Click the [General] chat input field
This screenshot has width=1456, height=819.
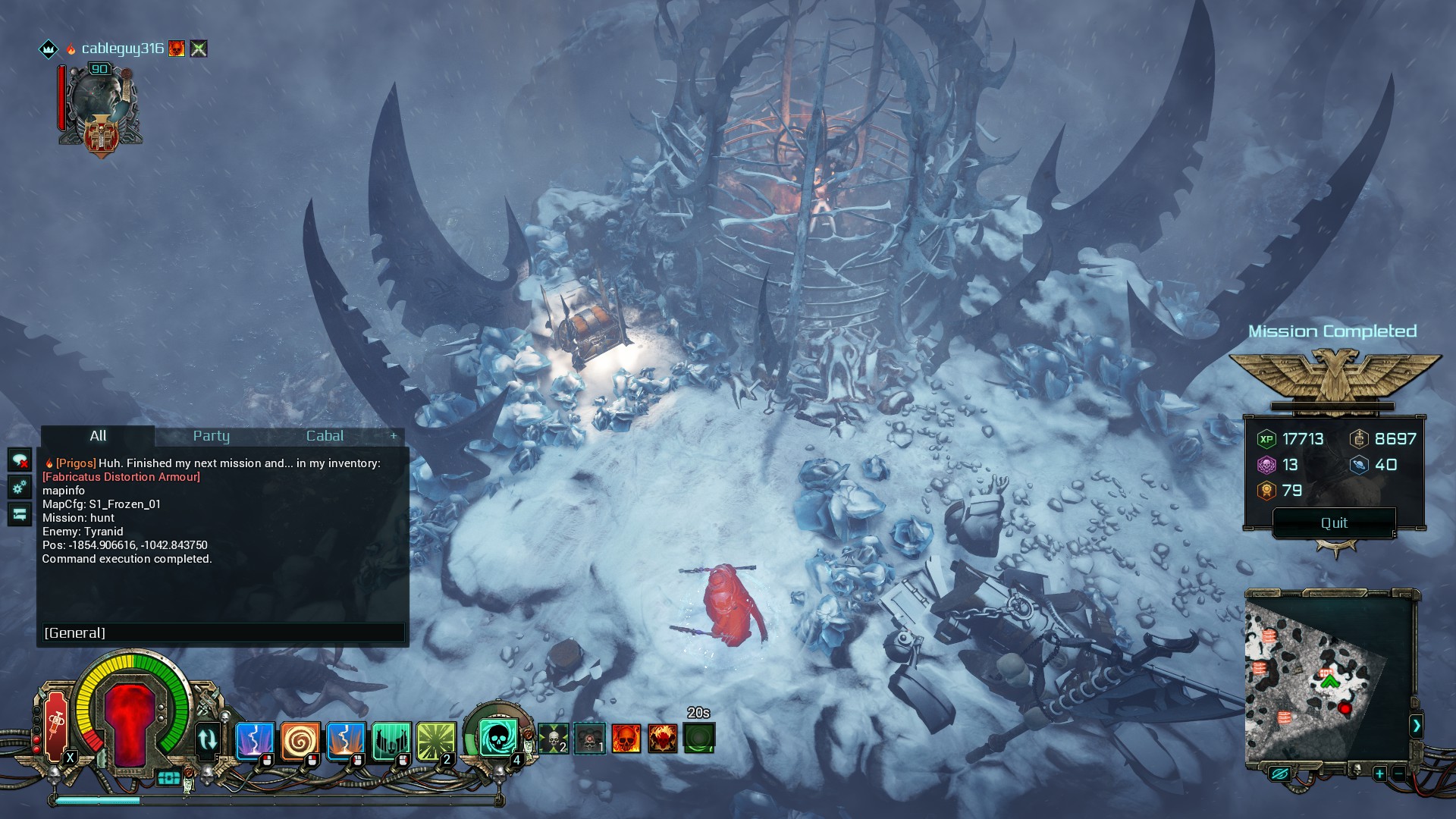point(223,633)
